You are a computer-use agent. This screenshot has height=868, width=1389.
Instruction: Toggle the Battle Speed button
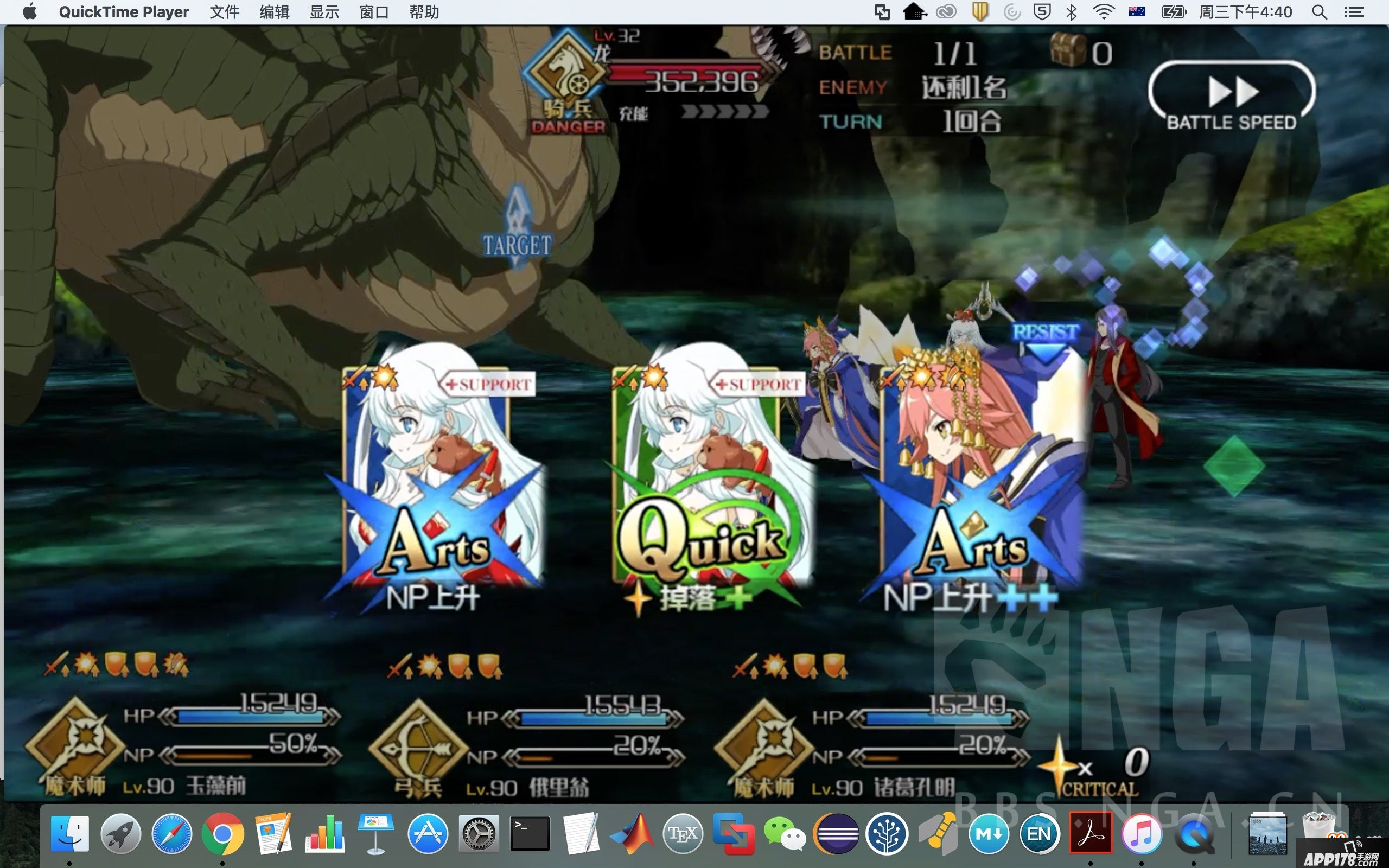[1232, 96]
